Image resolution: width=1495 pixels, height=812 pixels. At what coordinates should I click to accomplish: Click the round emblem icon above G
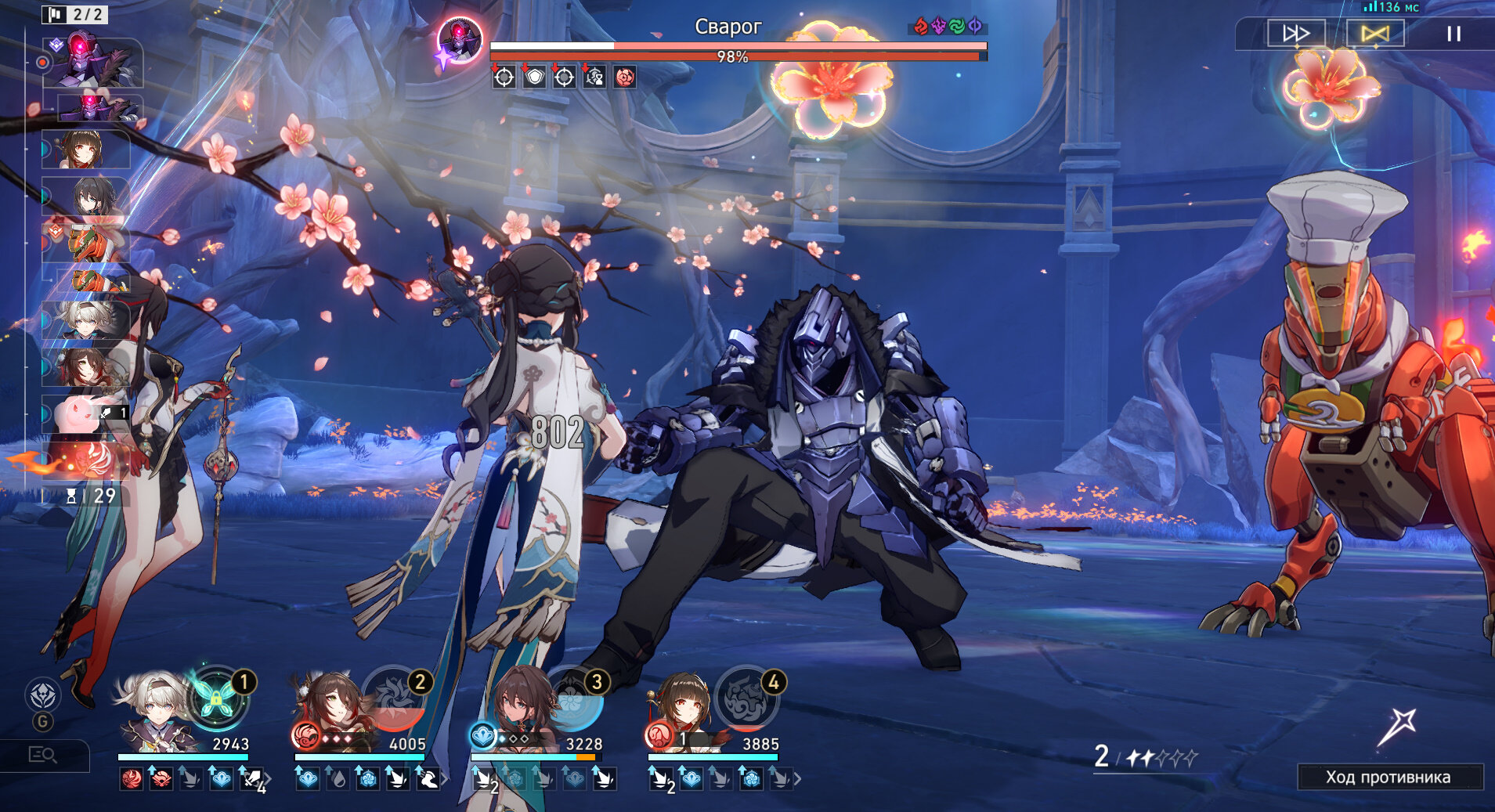point(42,695)
